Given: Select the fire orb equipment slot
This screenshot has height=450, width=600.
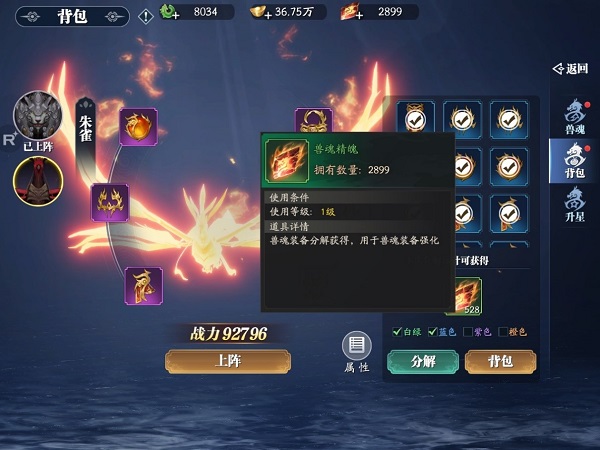Looking at the screenshot, I should point(138,127).
